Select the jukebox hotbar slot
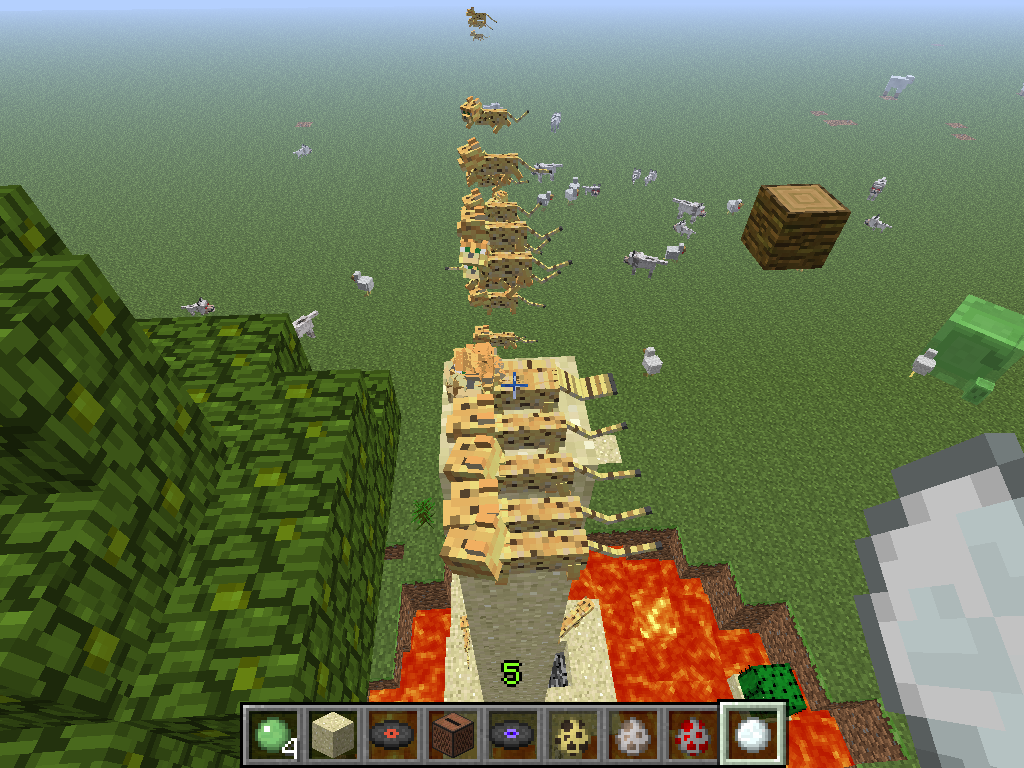 coord(451,734)
